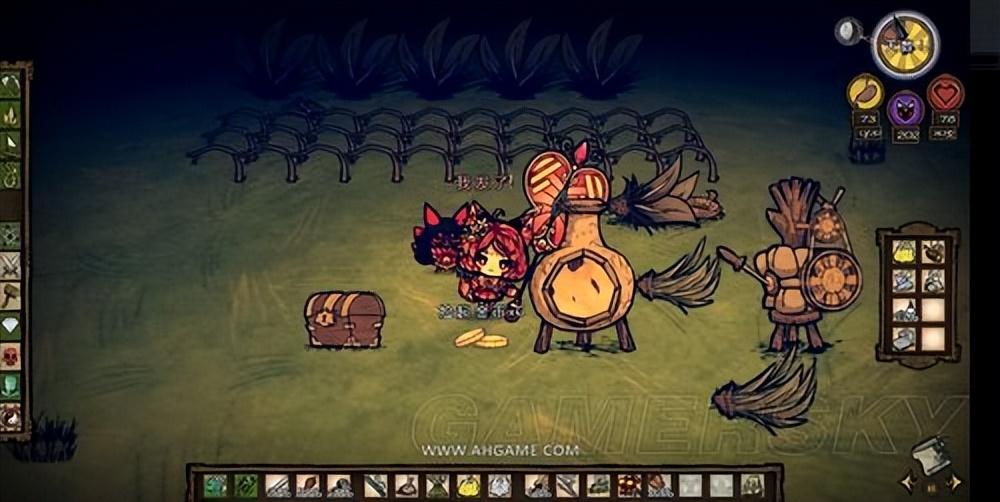Screen dimensions: 1000x502
Task: Click the day-night cycle clock
Action: coord(904,44)
